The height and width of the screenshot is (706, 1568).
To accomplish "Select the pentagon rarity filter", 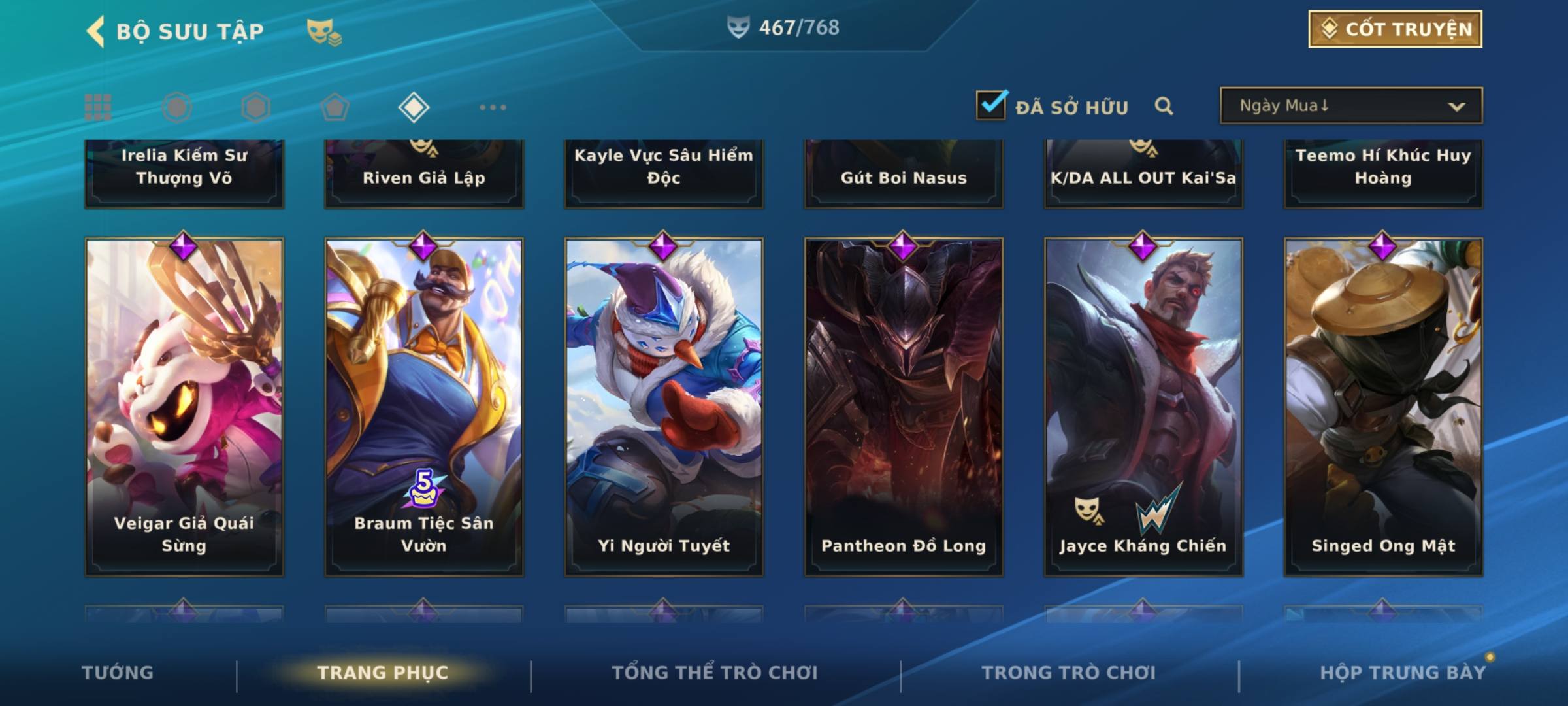I will (335, 107).
